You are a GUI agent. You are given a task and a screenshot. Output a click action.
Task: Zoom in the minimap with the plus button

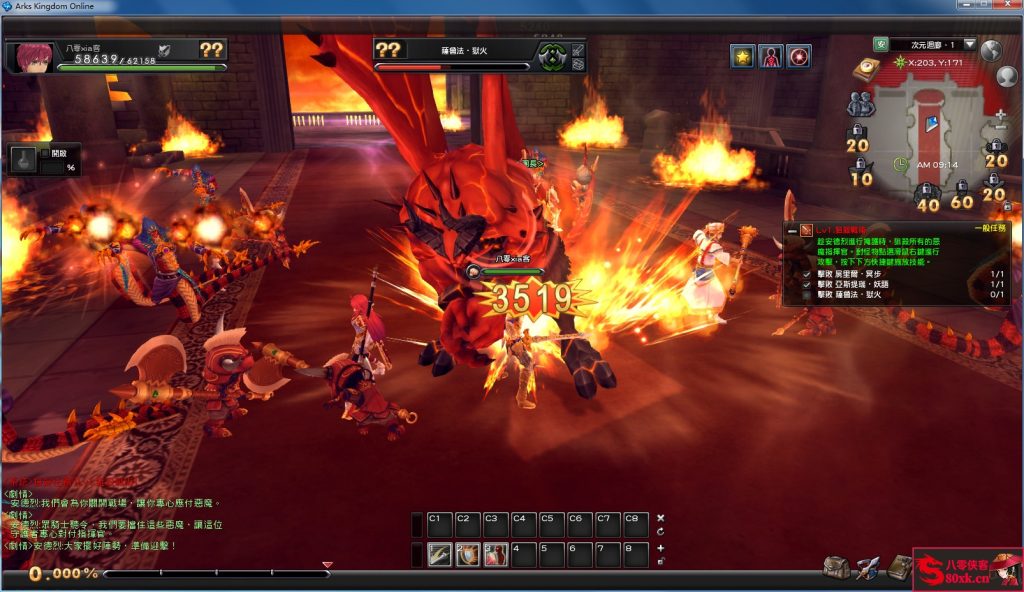tap(1000, 115)
